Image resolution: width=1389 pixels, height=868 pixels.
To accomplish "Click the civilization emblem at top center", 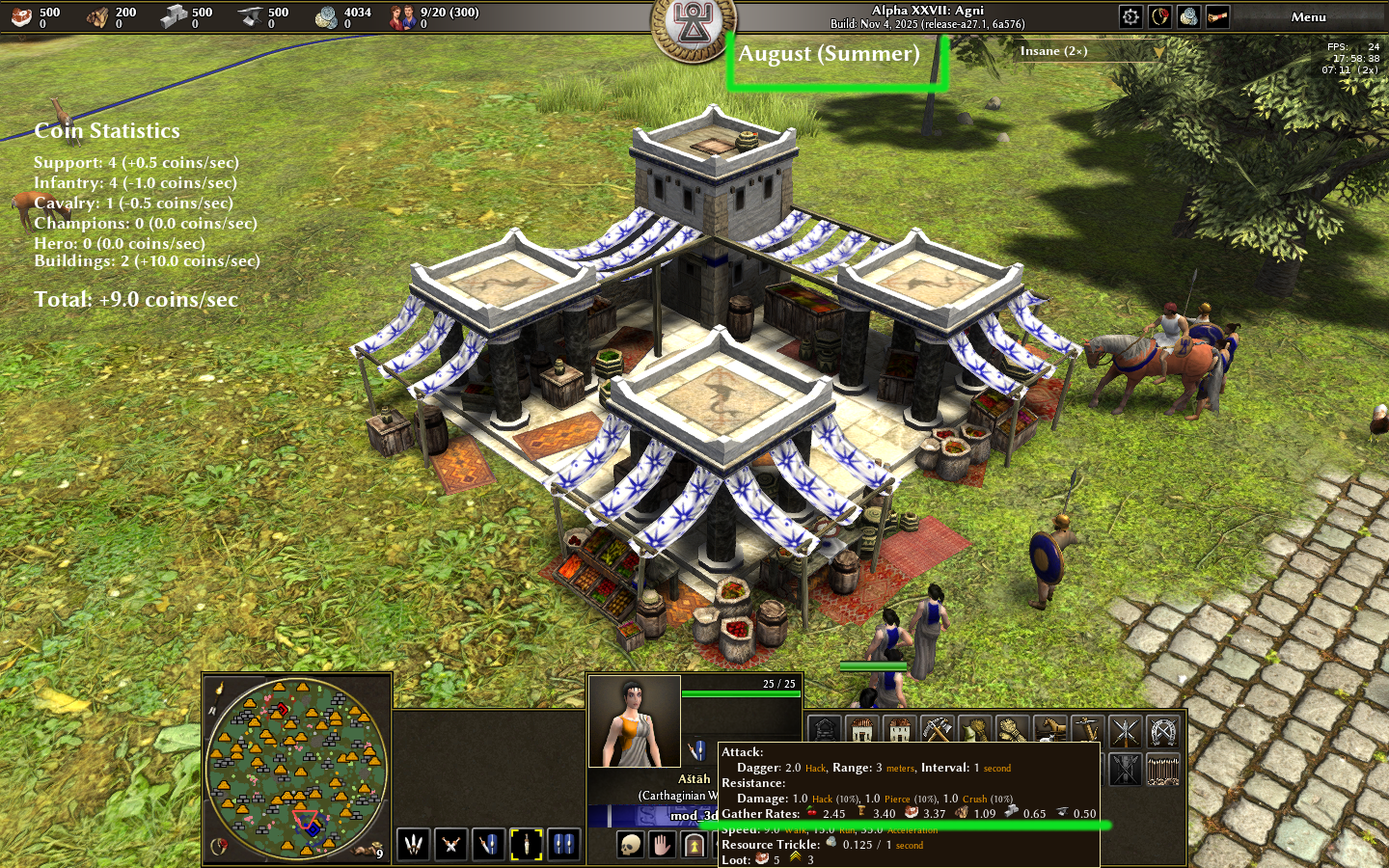I will (694, 24).
